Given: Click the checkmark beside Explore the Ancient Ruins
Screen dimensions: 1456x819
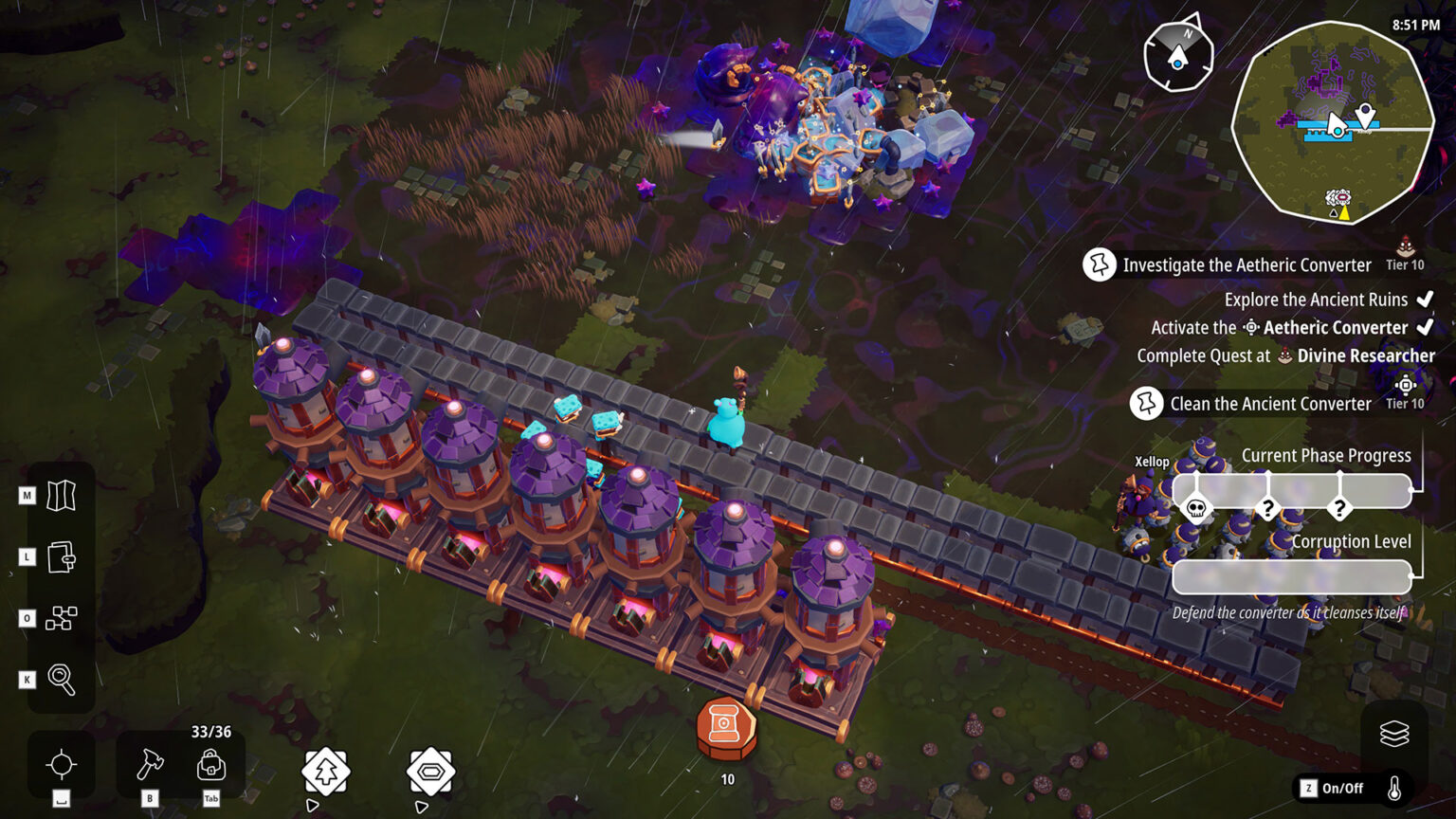Looking at the screenshot, I should 1427,299.
